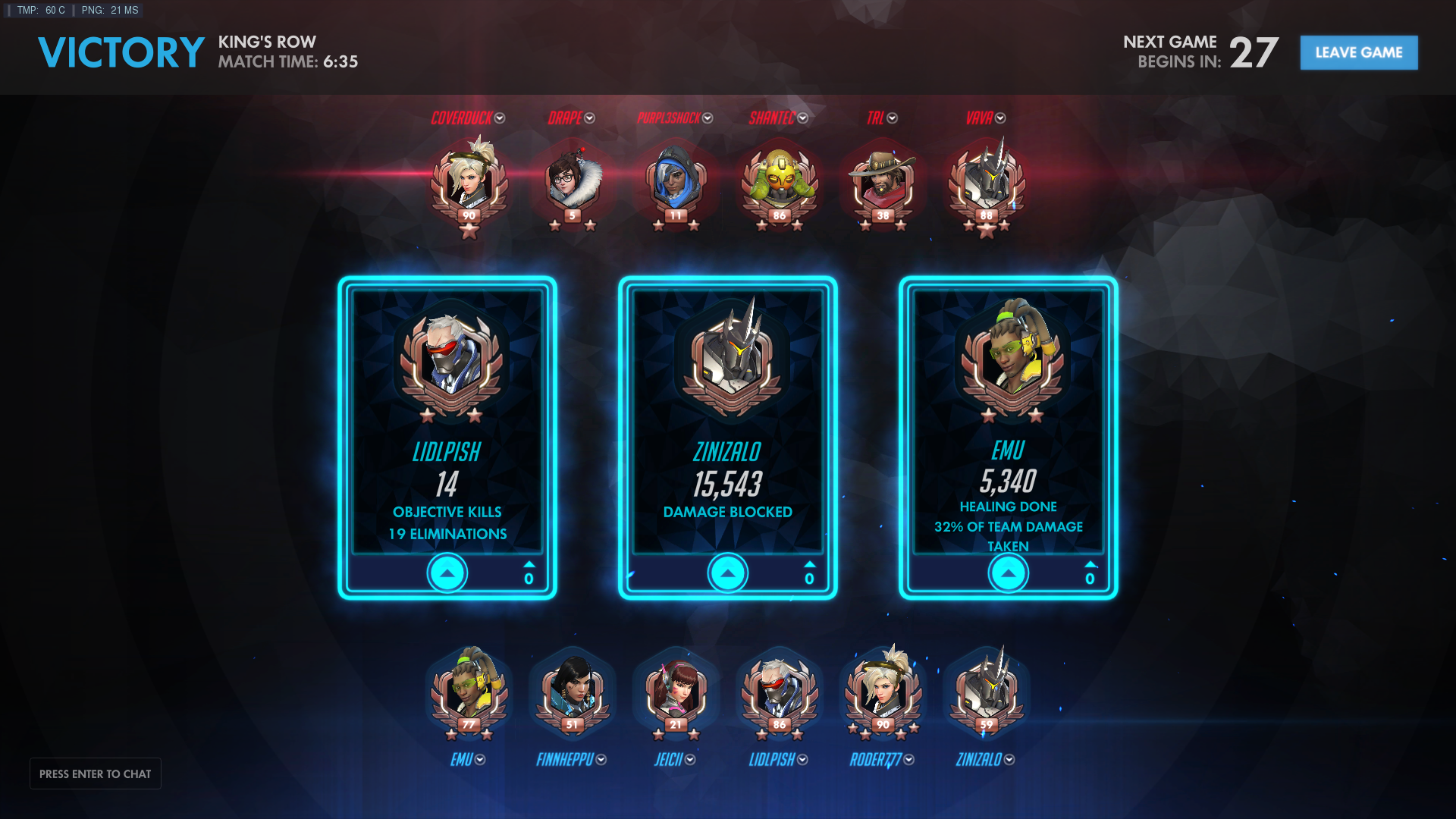This screenshot has height=819, width=1456.
Task: Expand the bottom-row options arrow for Lidlpish
Action: [803, 760]
